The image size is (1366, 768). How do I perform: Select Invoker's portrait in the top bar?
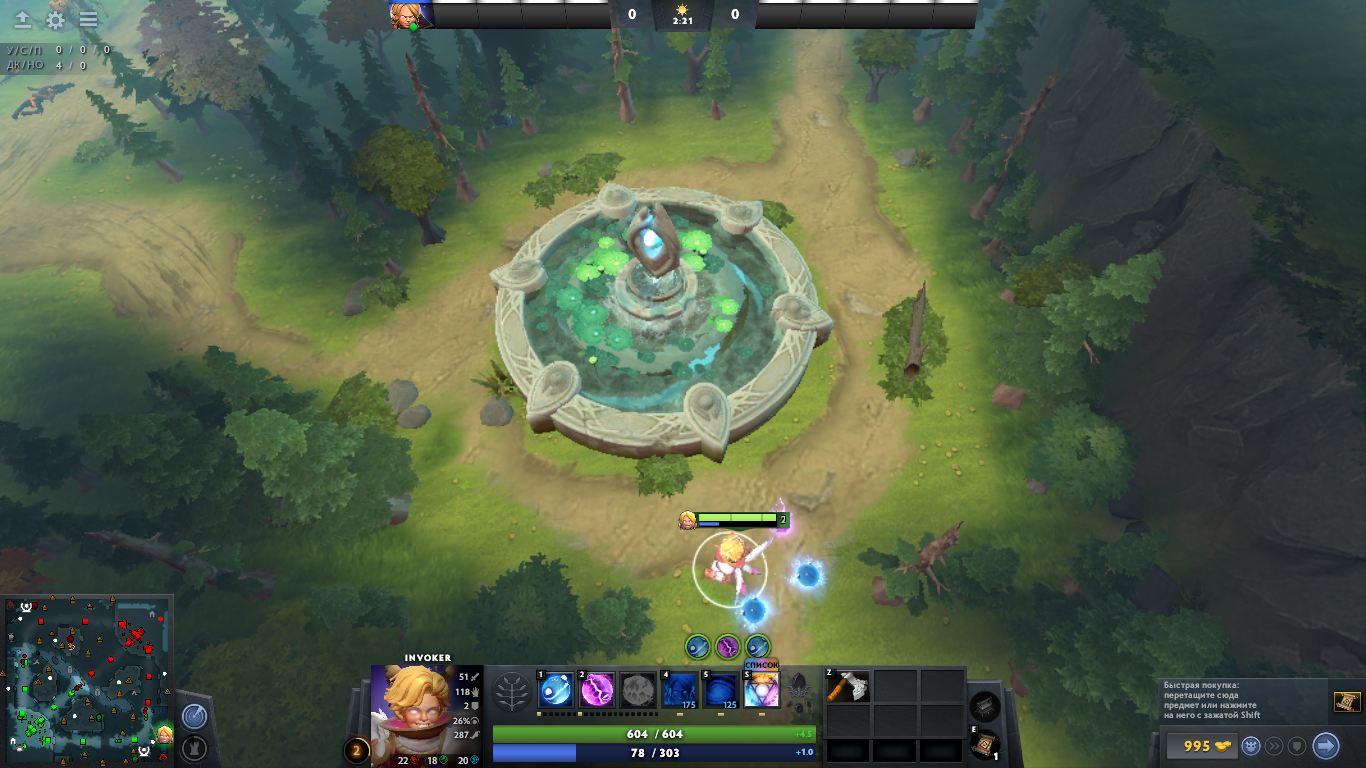pyautogui.click(x=412, y=15)
